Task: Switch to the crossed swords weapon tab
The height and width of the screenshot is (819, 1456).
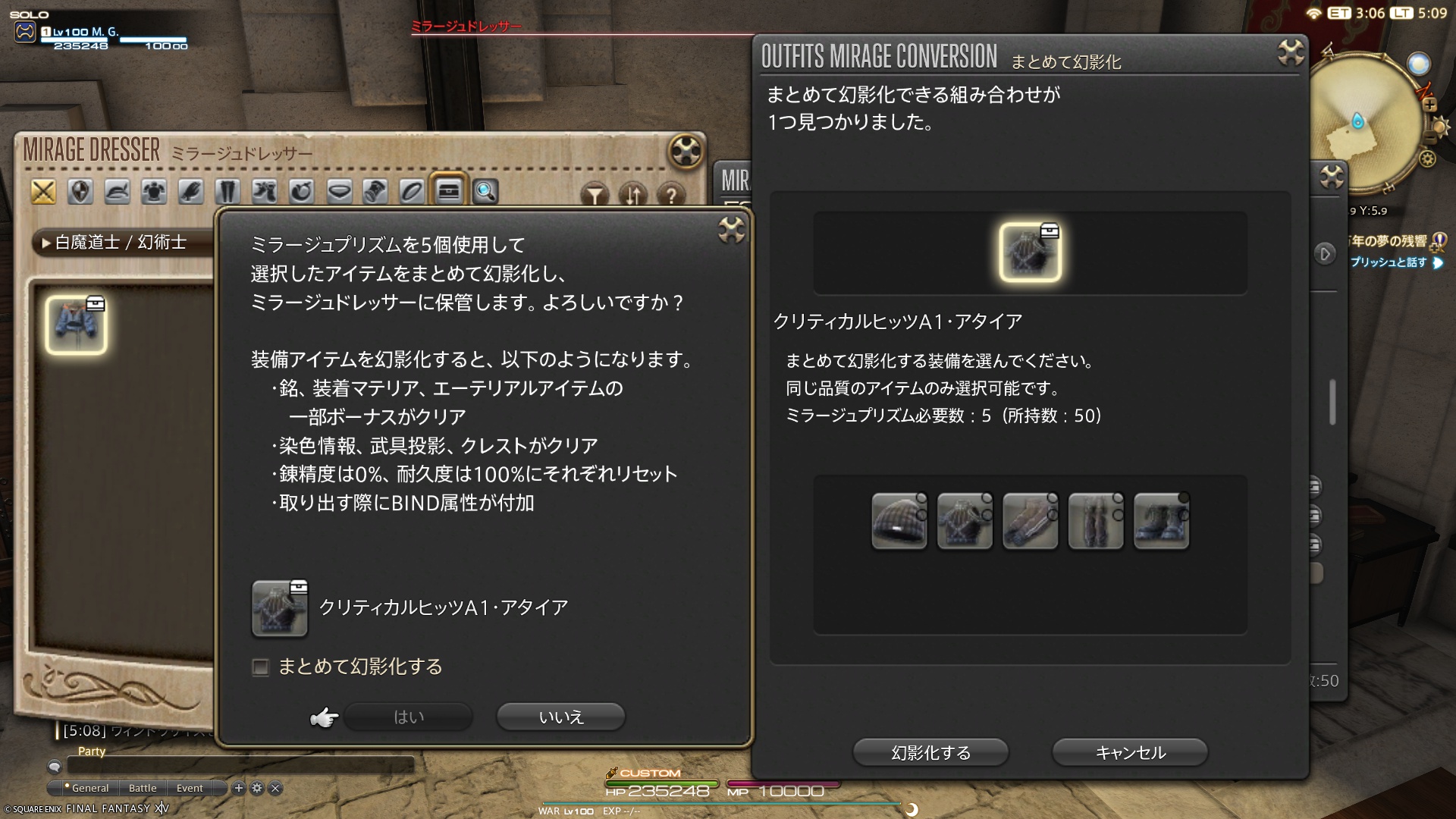Action: (43, 192)
